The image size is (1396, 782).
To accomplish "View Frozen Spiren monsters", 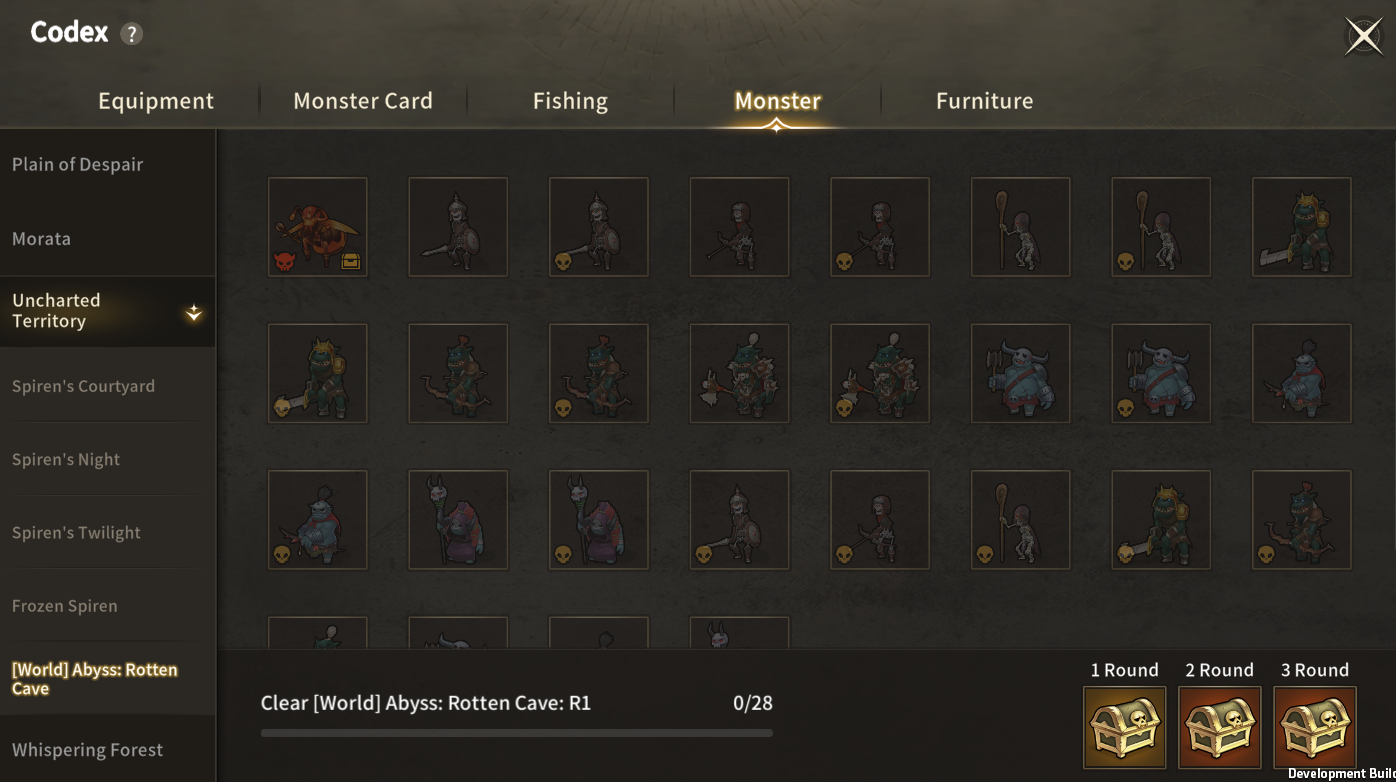I will click(x=65, y=606).
